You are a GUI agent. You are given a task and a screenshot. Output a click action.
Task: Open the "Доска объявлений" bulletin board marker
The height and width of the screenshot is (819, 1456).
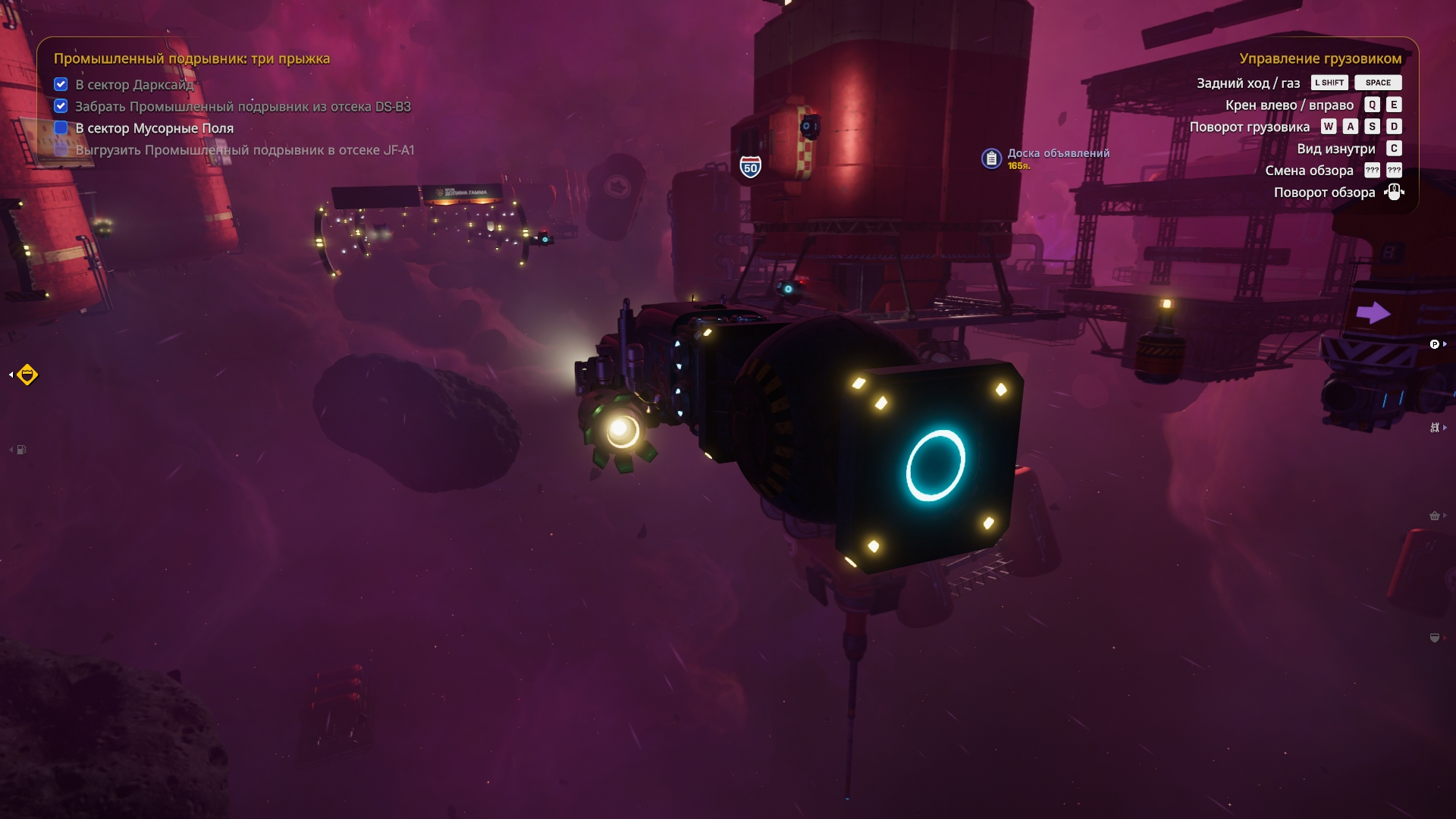point(991,158)
